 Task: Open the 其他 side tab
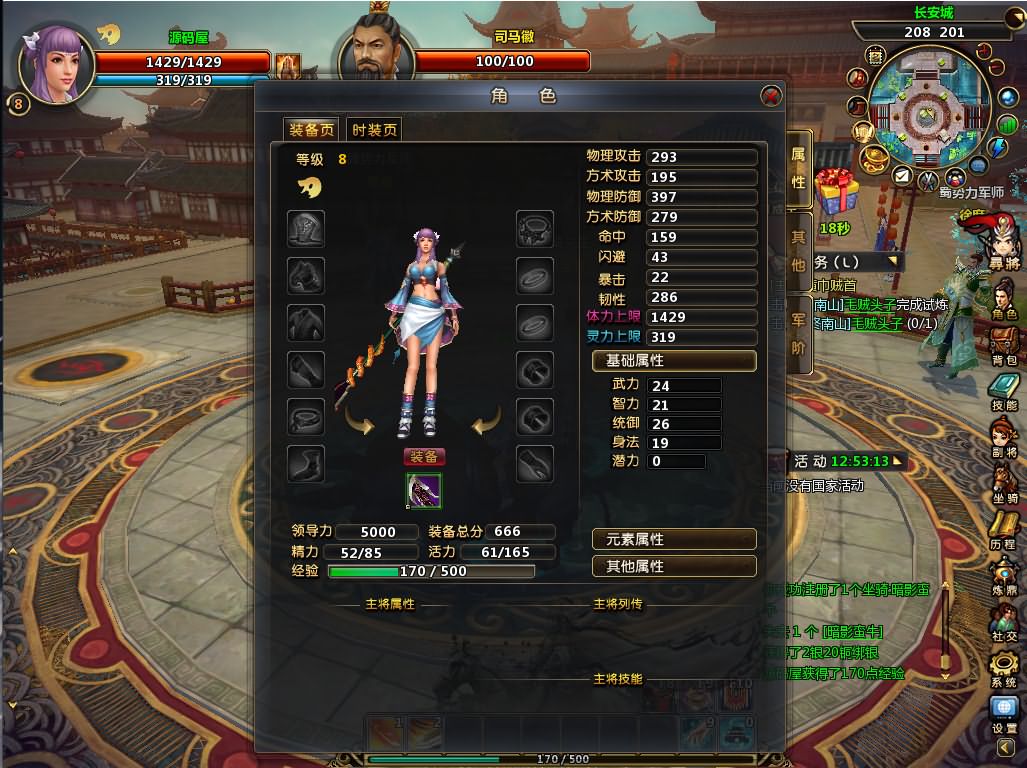point(798,251)
